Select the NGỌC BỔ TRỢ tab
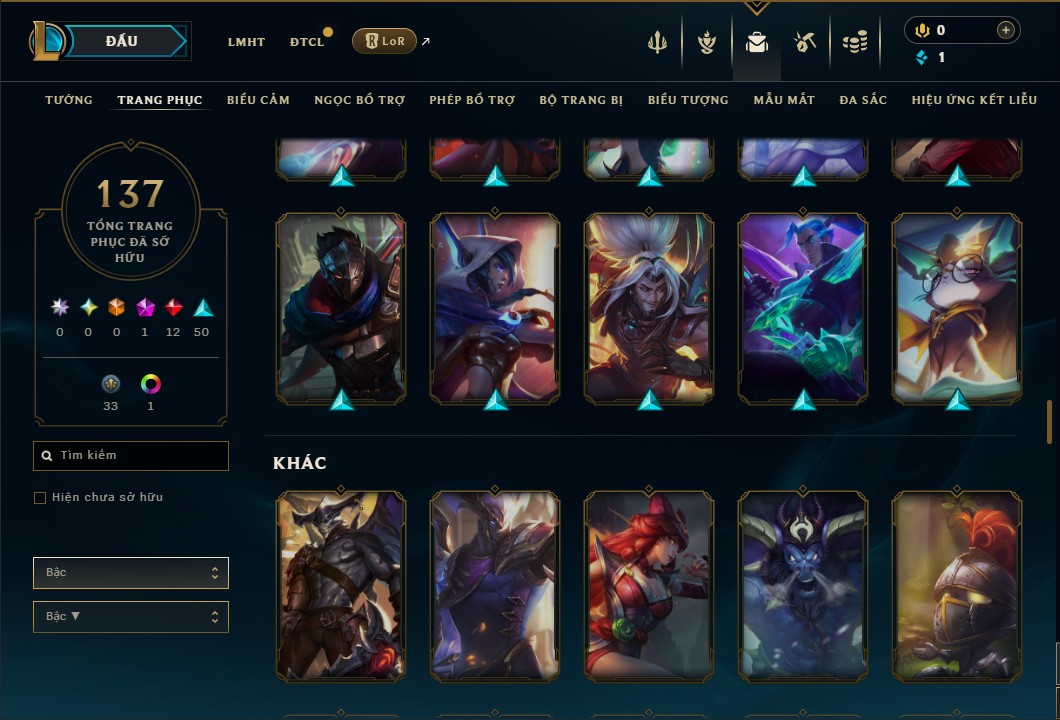This screenshot has height=720, width=1060. click(x=359, y=100)
